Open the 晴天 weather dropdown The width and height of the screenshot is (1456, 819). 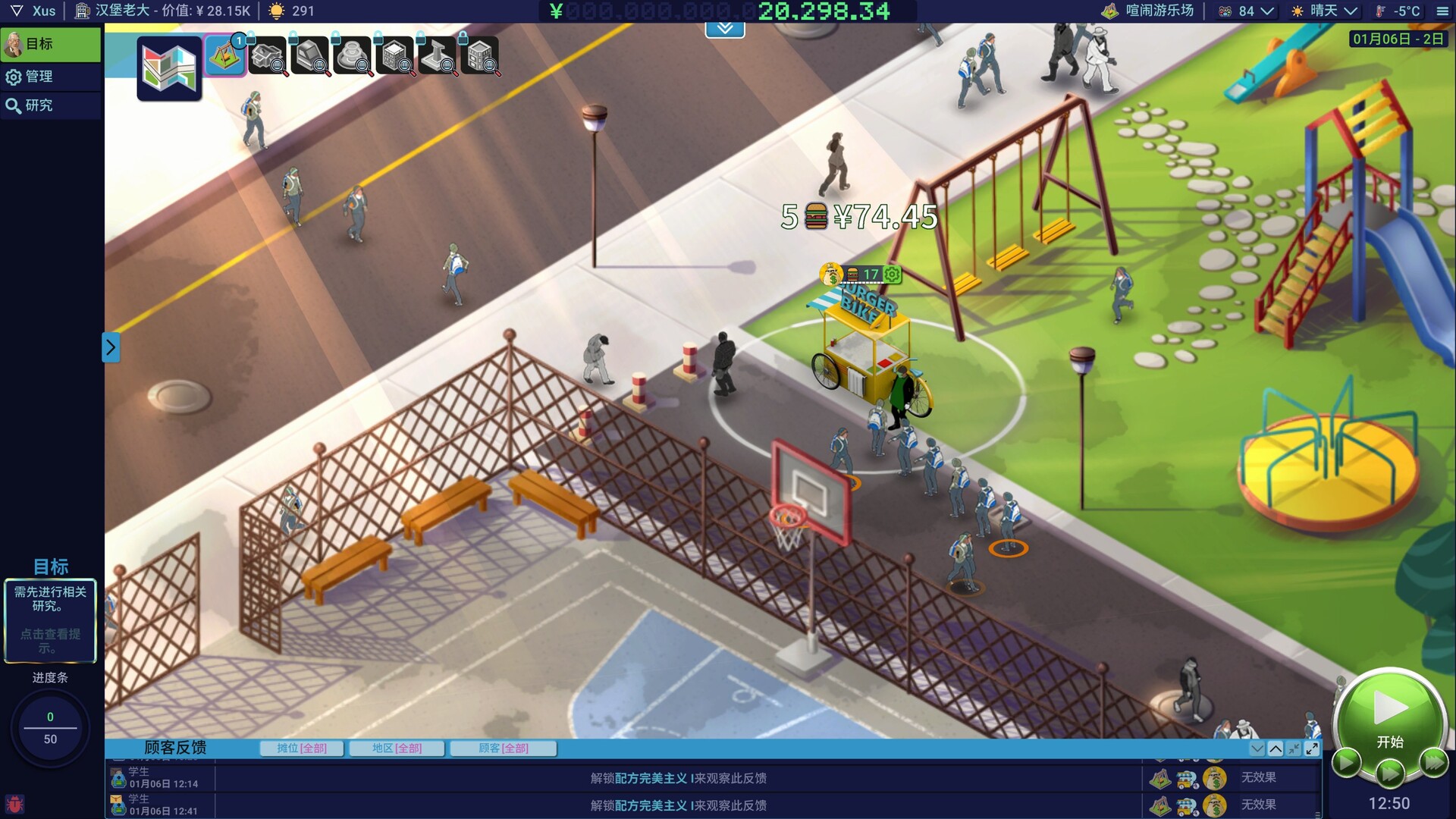[x=1324, y=11]
